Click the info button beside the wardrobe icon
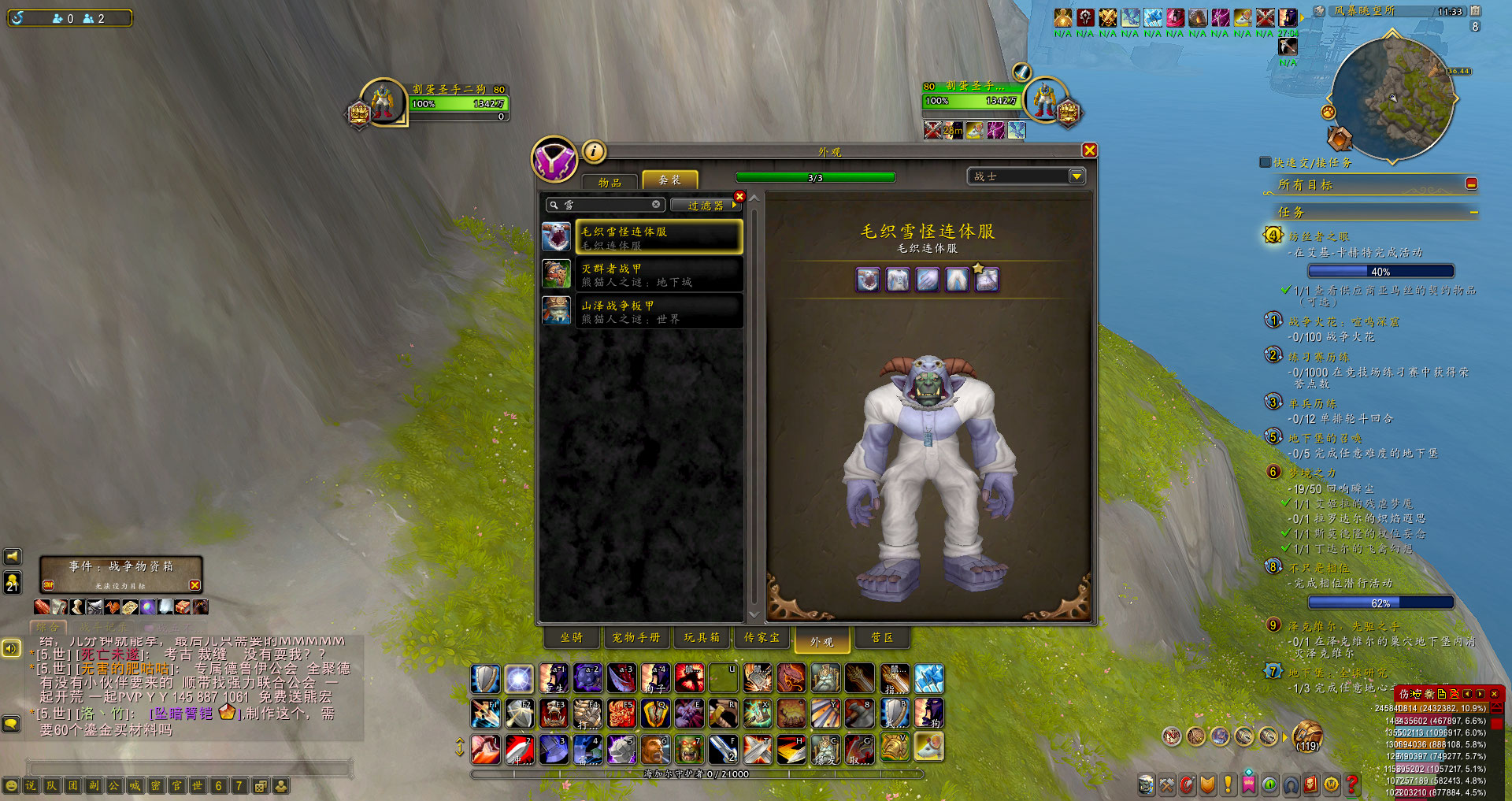1512x801 pixels. [x=594, y=150]
